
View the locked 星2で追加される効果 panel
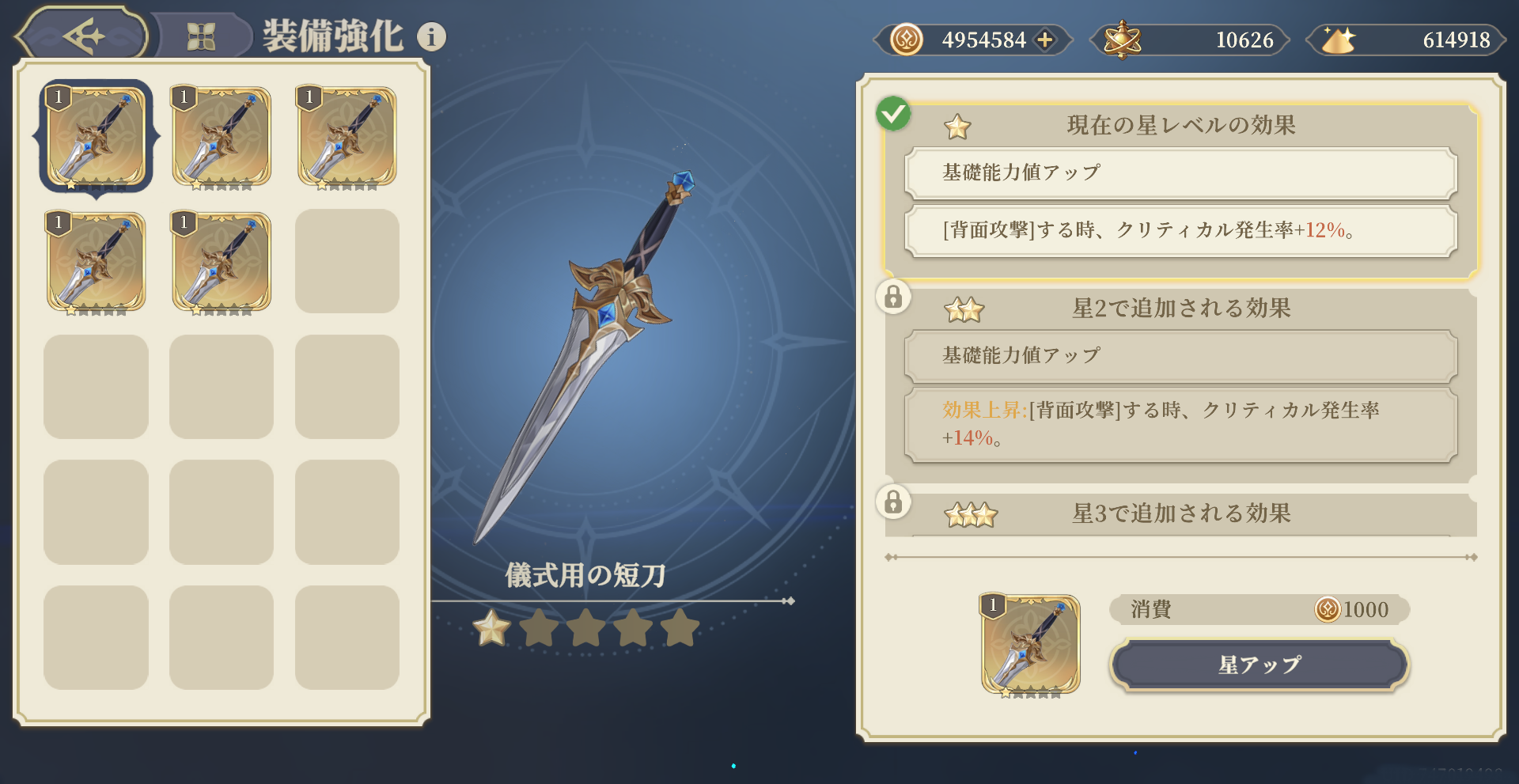coord(1180,309)
